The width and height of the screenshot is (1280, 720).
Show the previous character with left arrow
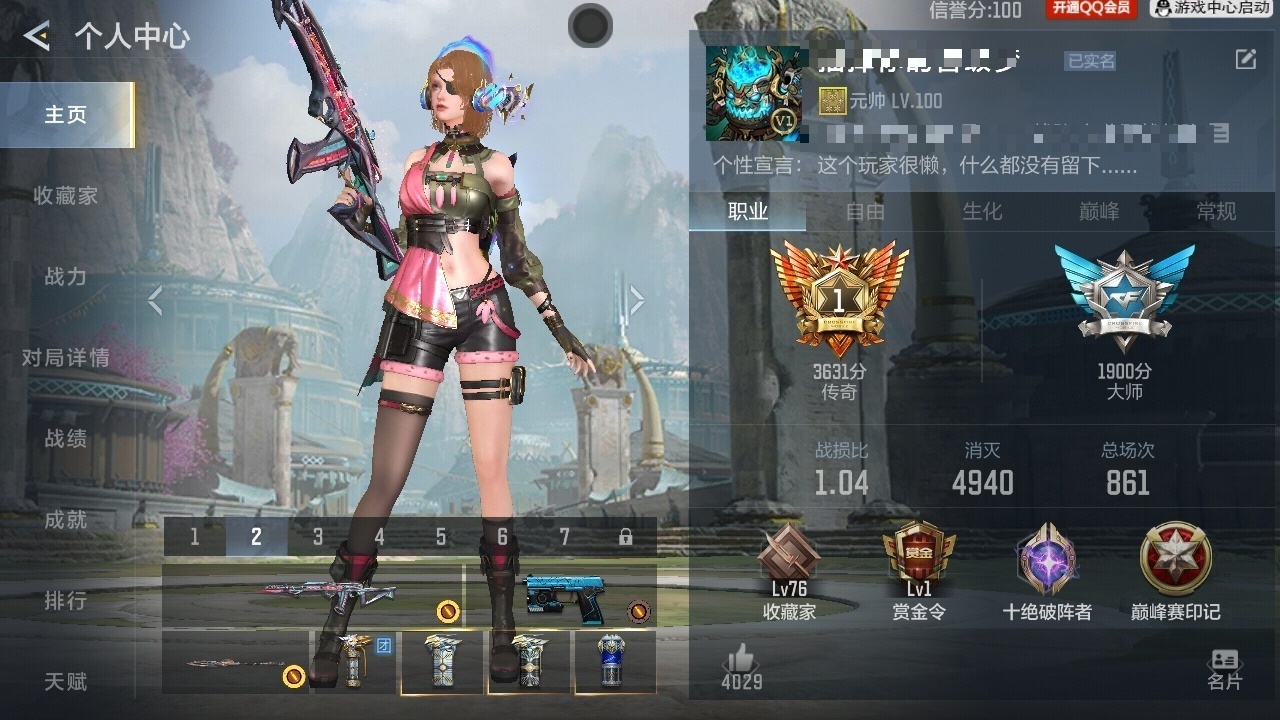coord(155,300)
